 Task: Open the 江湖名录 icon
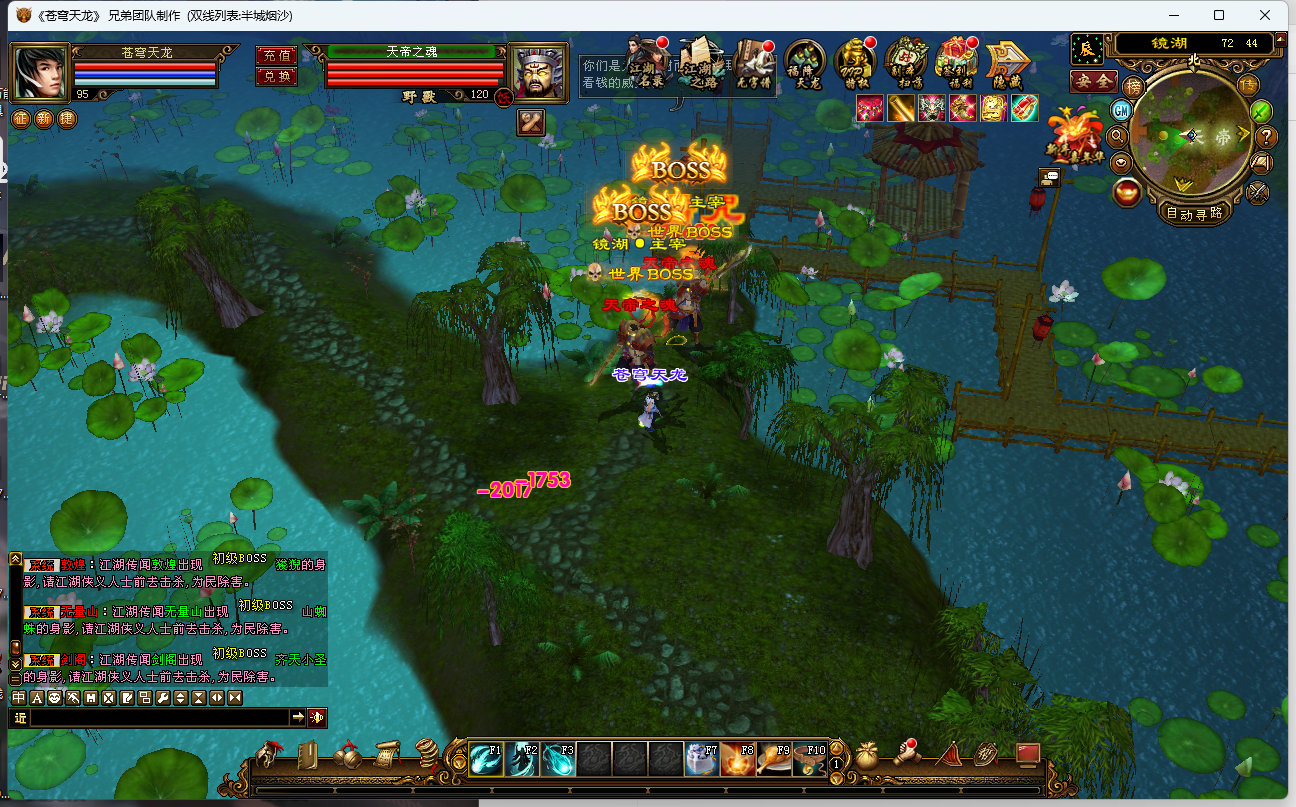point(648,62)
